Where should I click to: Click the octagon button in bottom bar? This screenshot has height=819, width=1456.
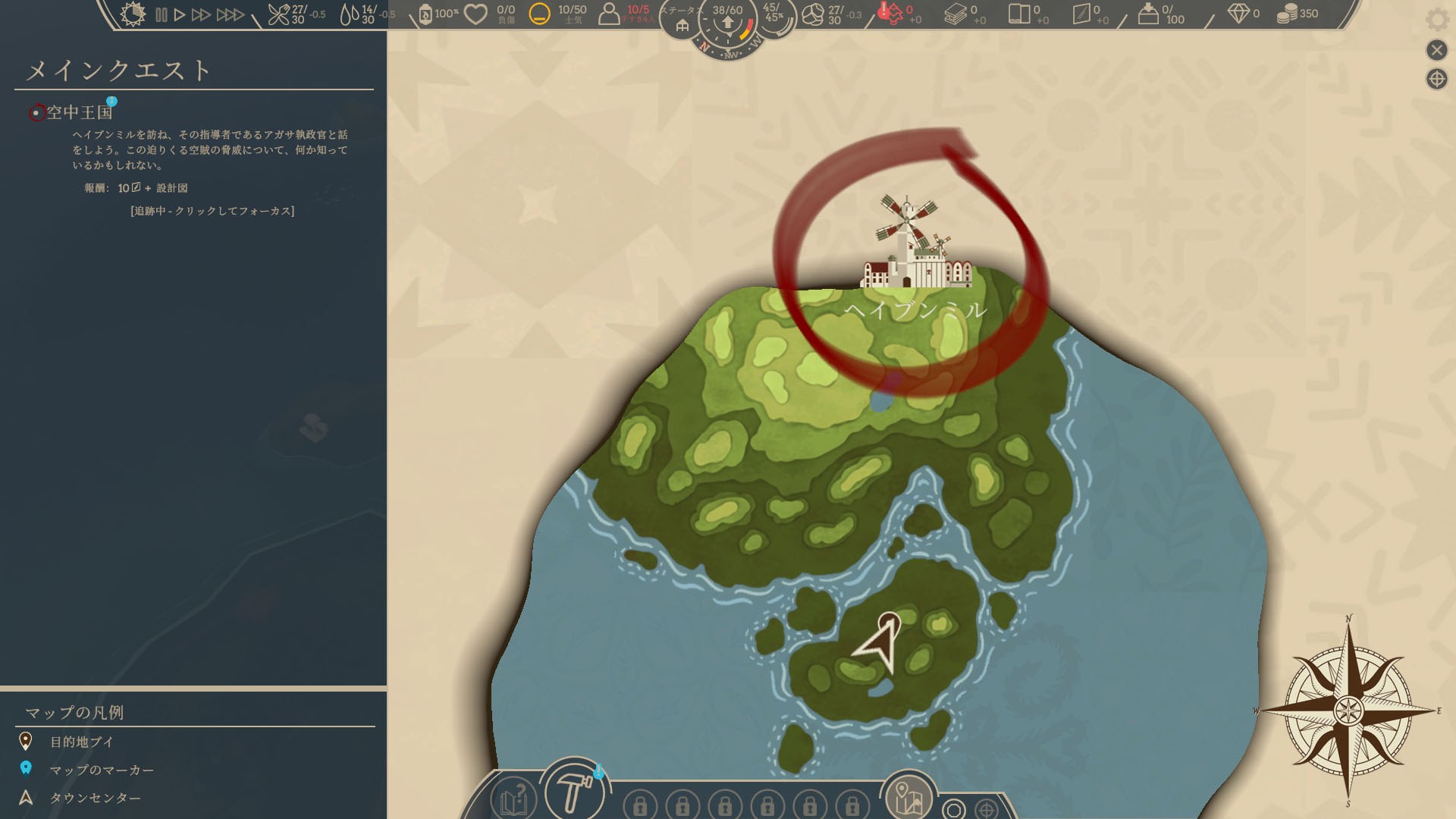(954, 809)
